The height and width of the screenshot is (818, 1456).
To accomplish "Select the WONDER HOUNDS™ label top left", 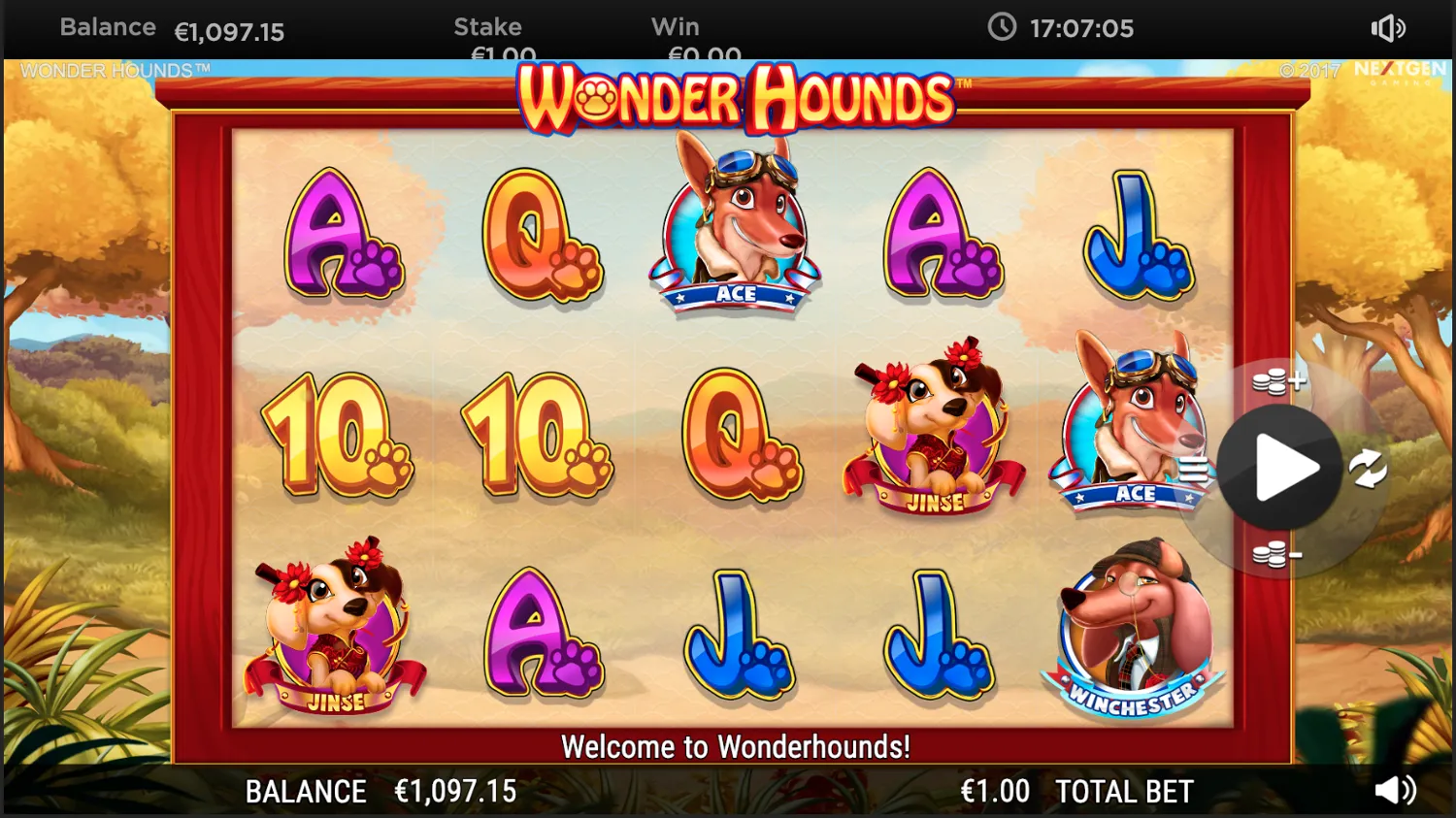I will [116, 70].
